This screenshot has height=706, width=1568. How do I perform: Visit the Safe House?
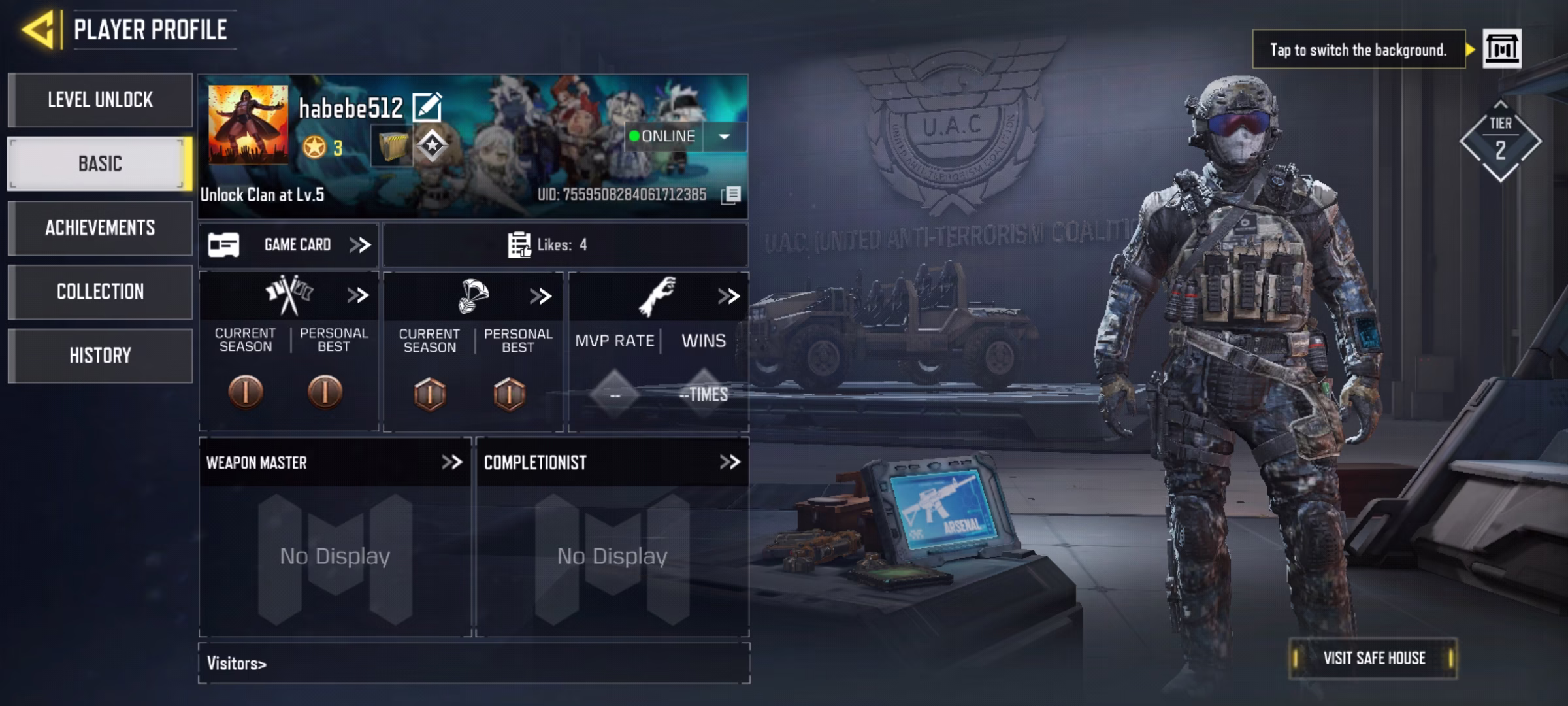[x=1373, y=658]
